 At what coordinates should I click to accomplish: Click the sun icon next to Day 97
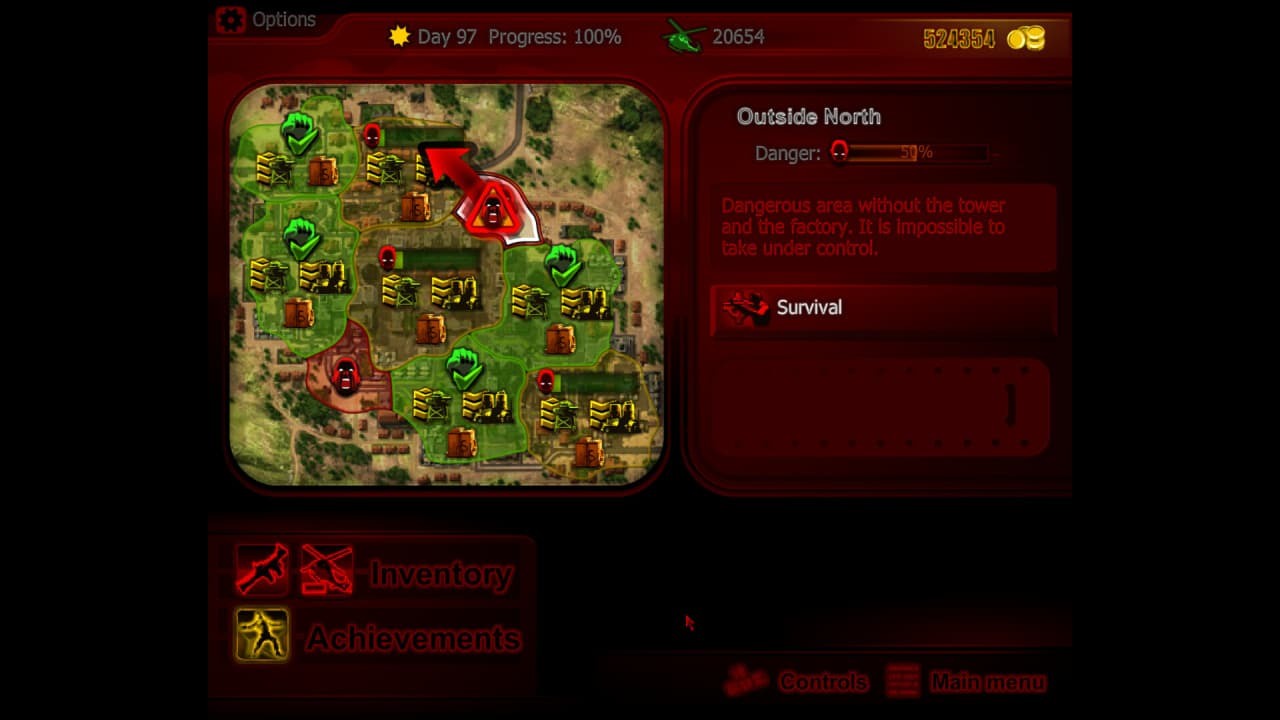399,36
